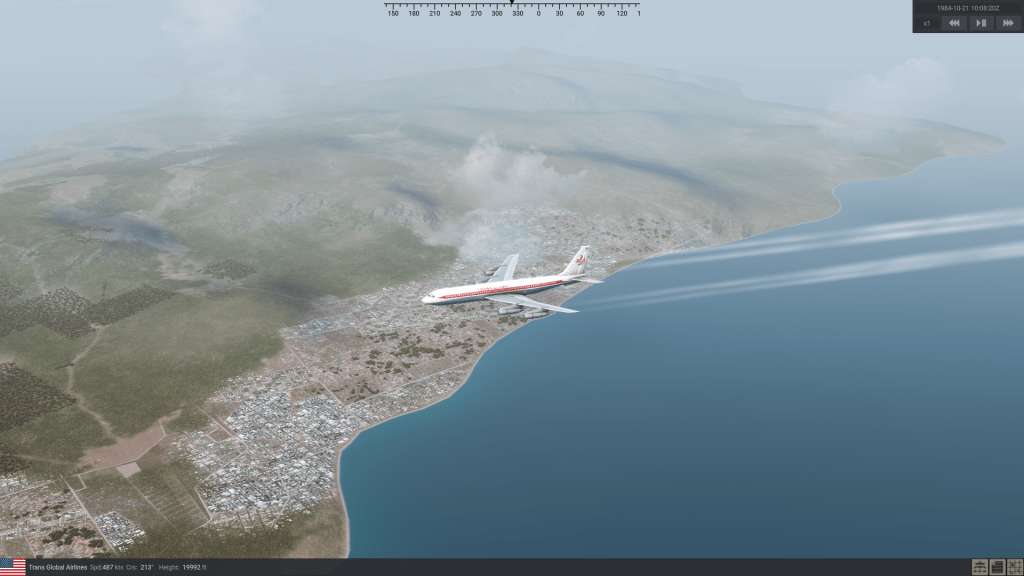The height and width of the screenshot is (576, 1024).
Task: Open the organization chart panel
Action: [981, 567]
